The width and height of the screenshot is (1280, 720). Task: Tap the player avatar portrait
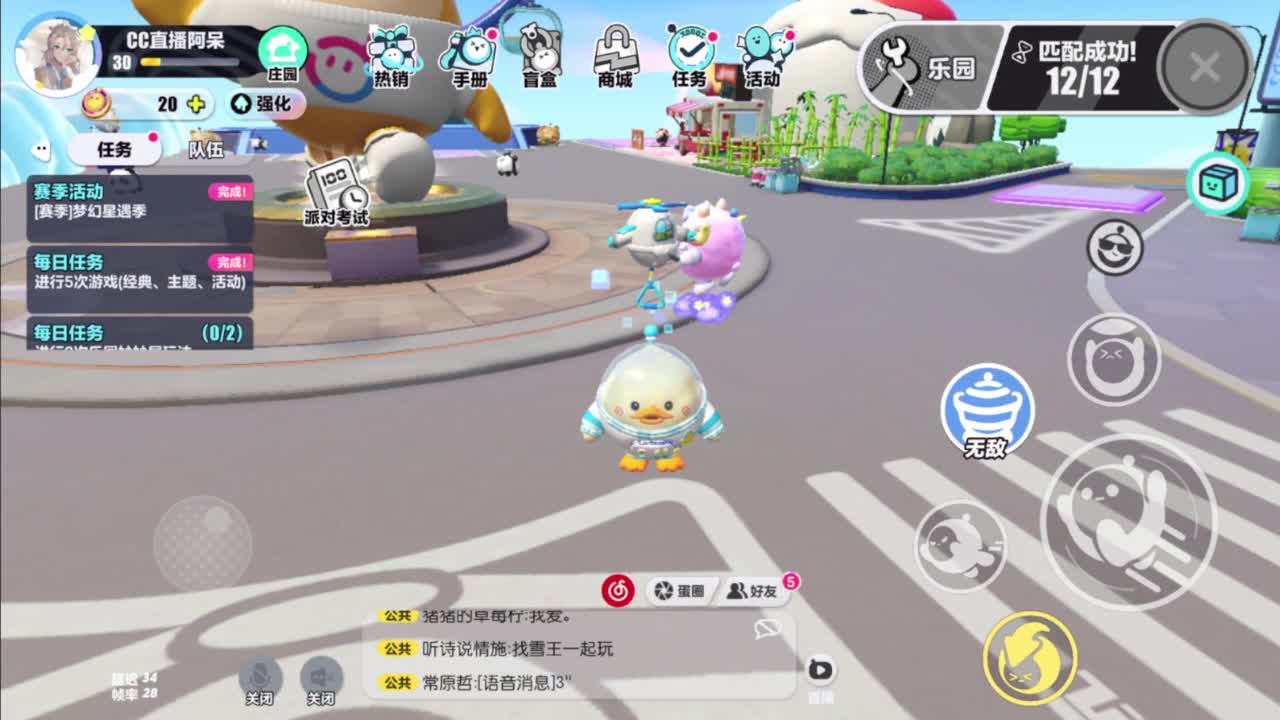pos(57,52)
